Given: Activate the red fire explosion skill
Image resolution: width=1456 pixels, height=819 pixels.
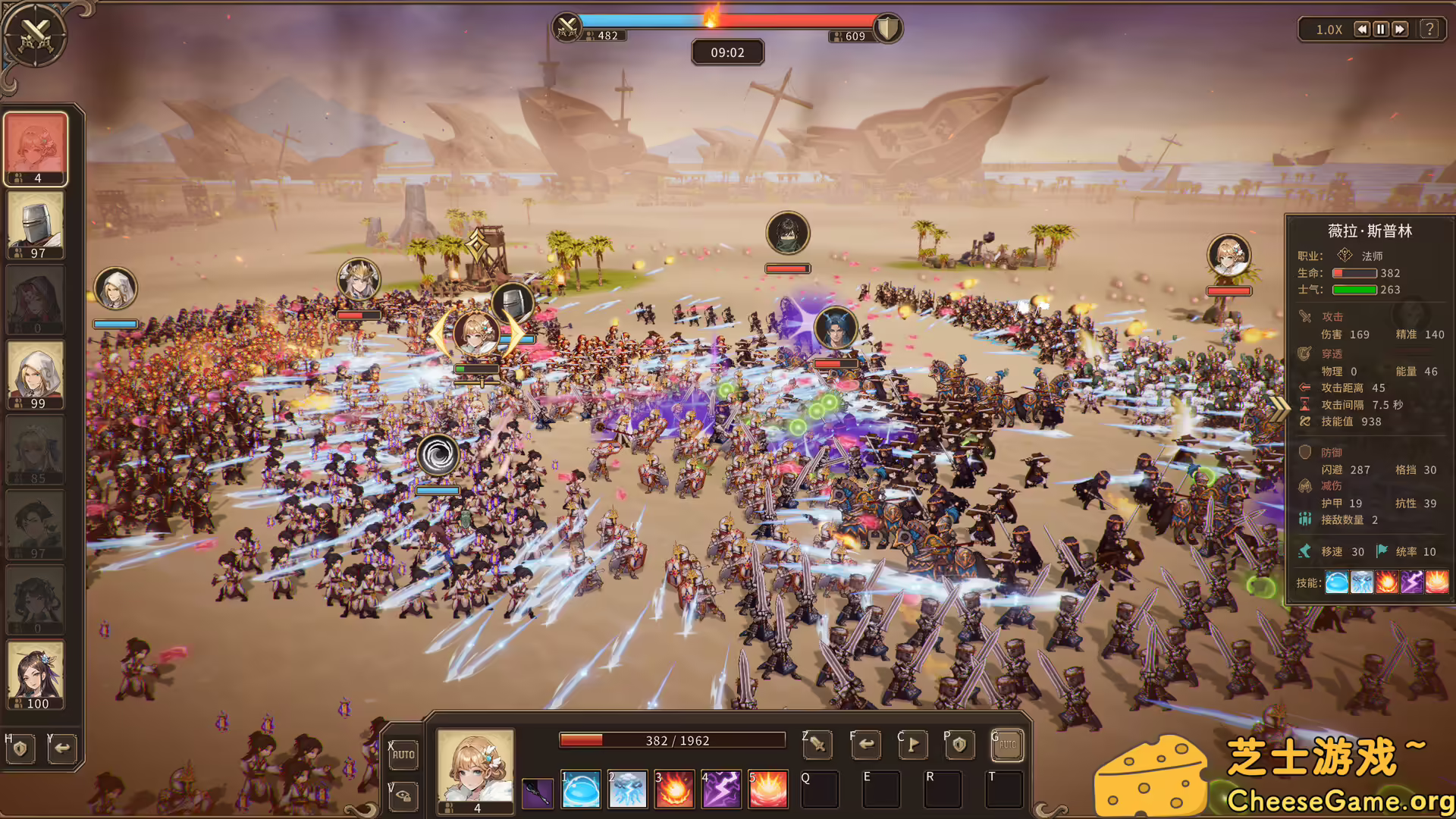Looking at the screenshot, I should tap(768, 789).
